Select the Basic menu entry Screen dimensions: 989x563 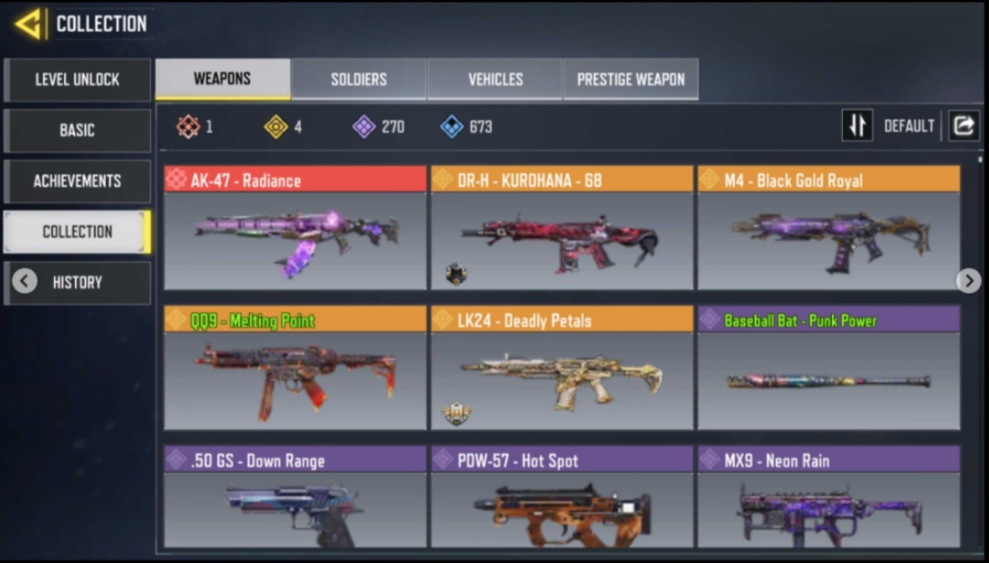pos(77,130)
